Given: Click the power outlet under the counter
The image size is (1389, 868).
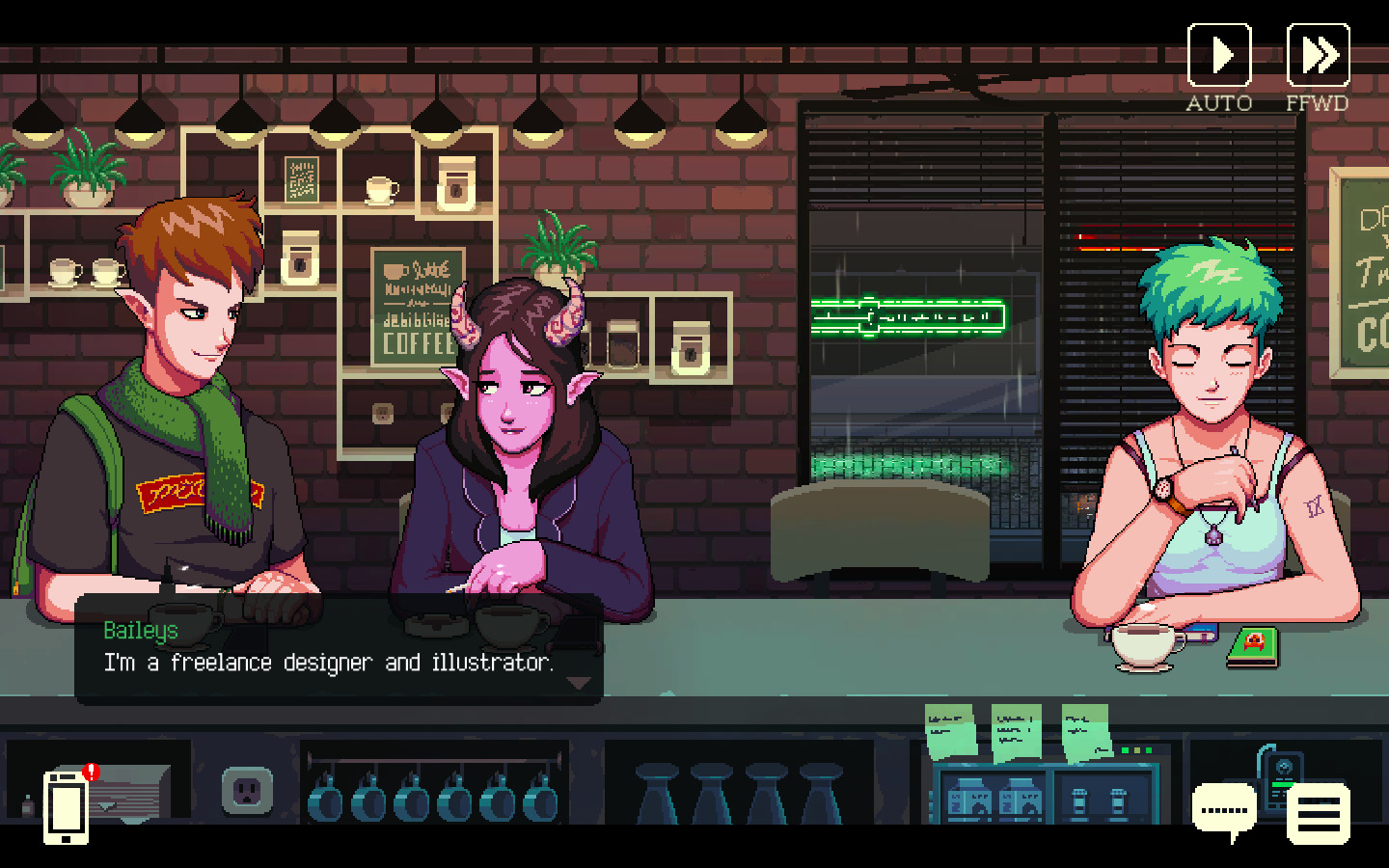Looking at the screenshot, I should pos(249,791).
